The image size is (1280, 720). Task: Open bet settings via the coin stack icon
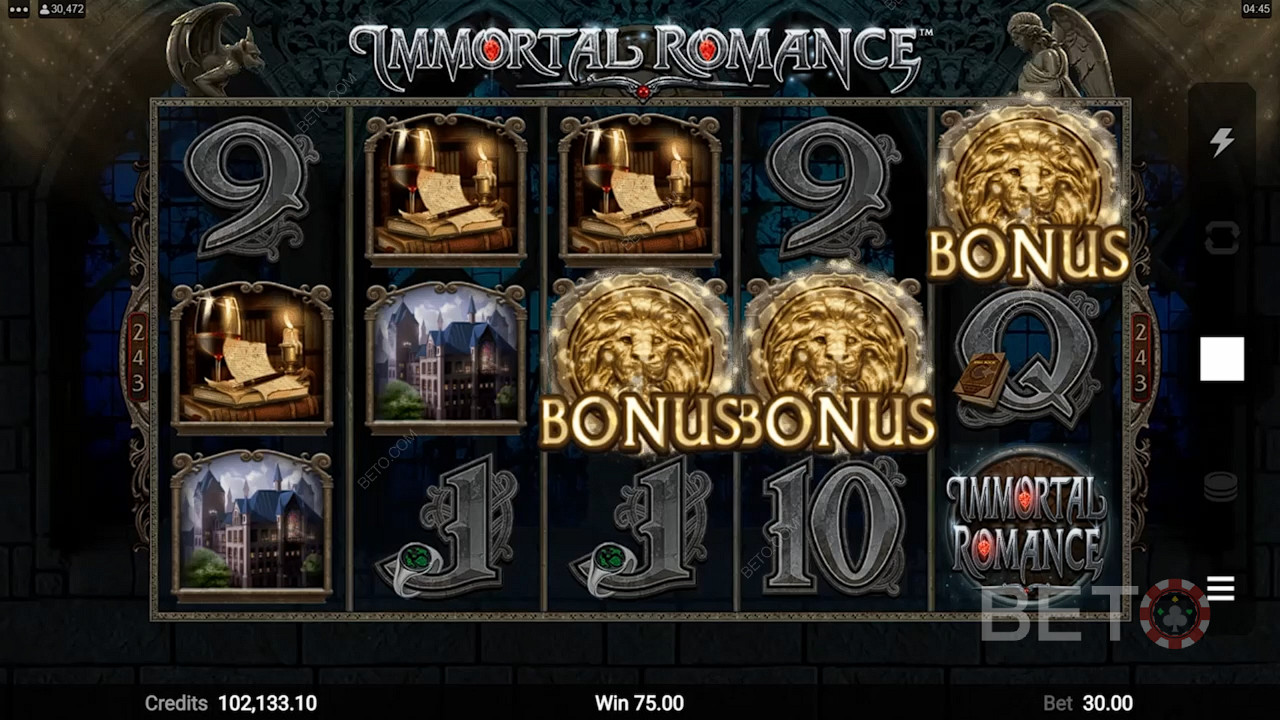(x=1222, y=486)
